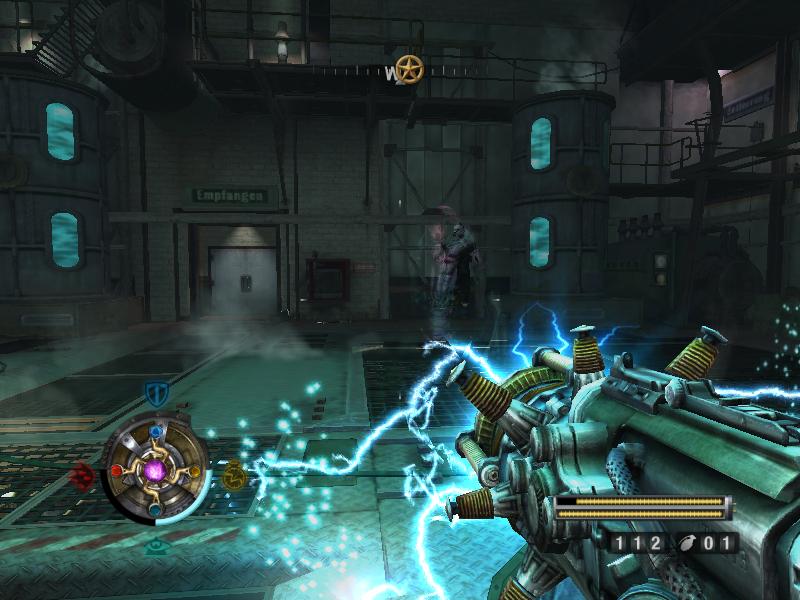Choose the yellow stopwatch Mire power icon

coord(234,472)
